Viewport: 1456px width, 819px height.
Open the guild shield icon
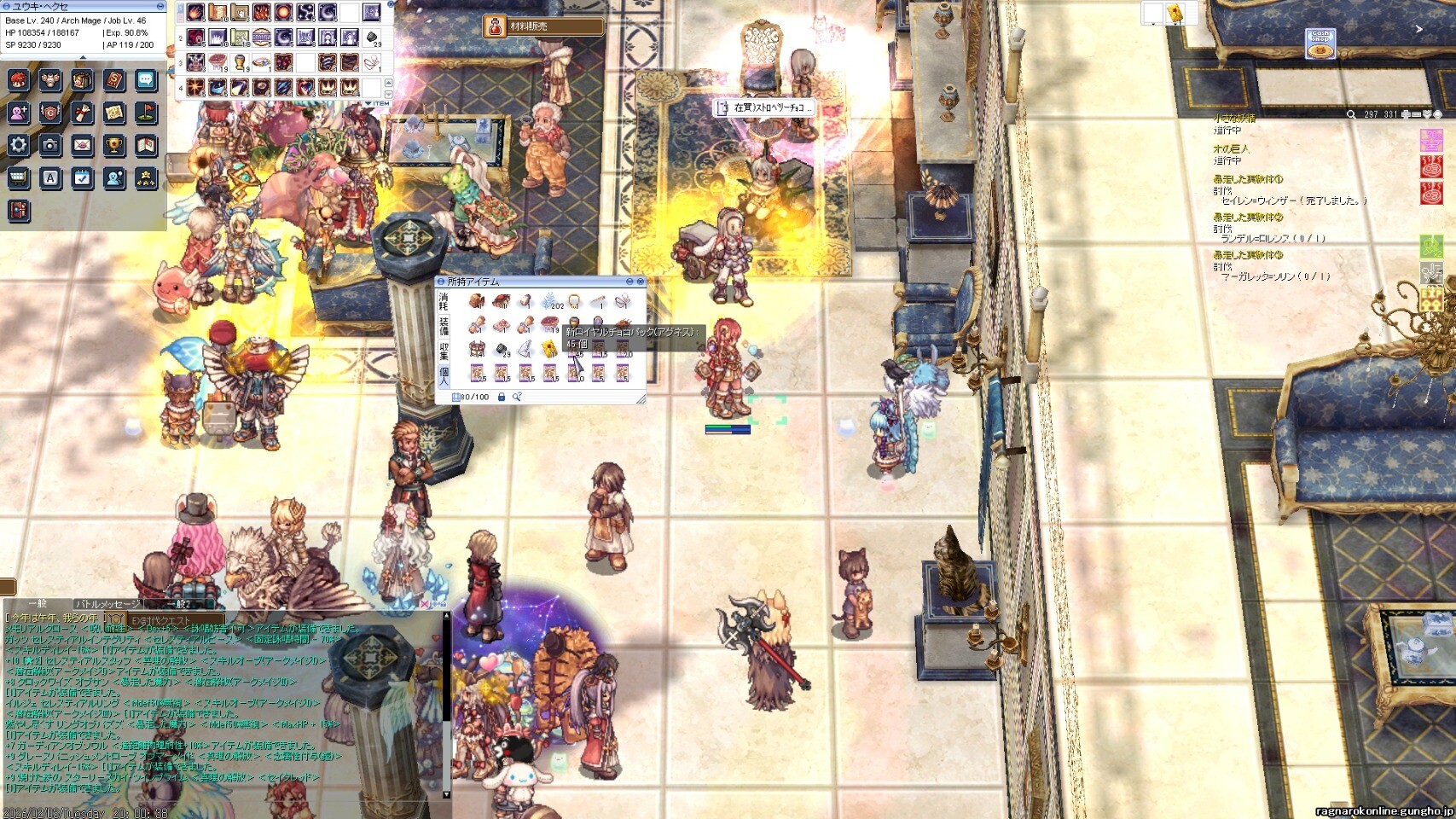(x=50, y=113)
